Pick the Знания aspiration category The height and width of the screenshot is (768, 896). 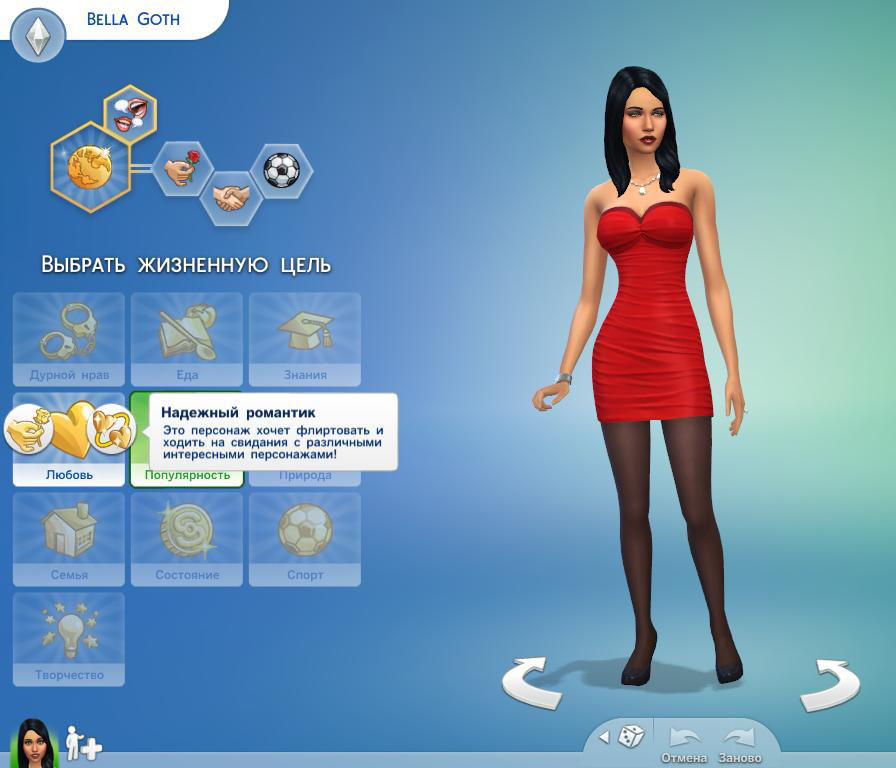pyautogui.click(x=305, y=339)
